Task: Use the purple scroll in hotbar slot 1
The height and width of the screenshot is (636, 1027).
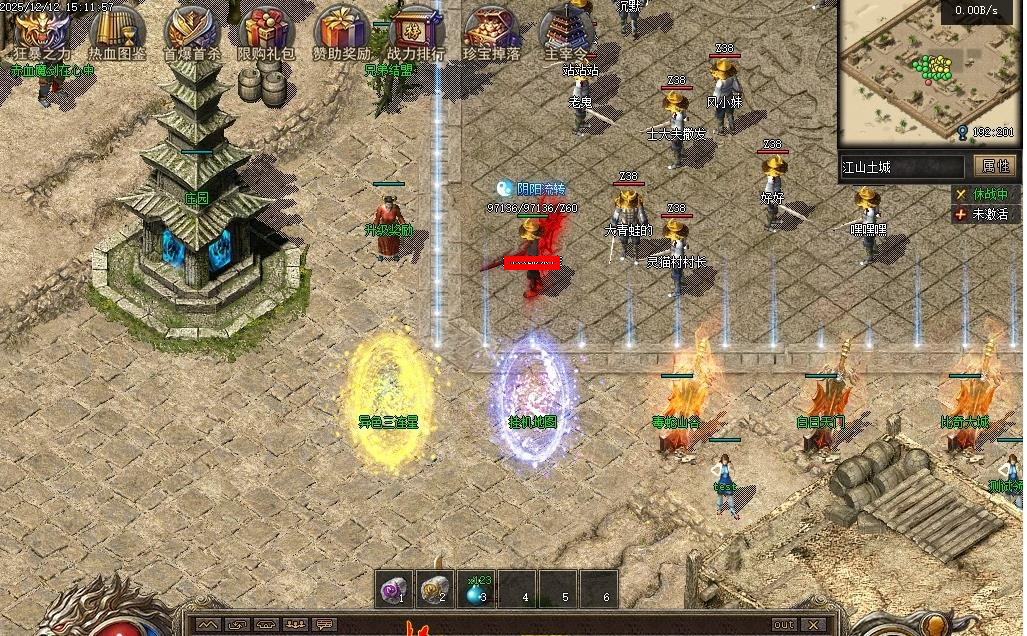Action: coord(395,590)
